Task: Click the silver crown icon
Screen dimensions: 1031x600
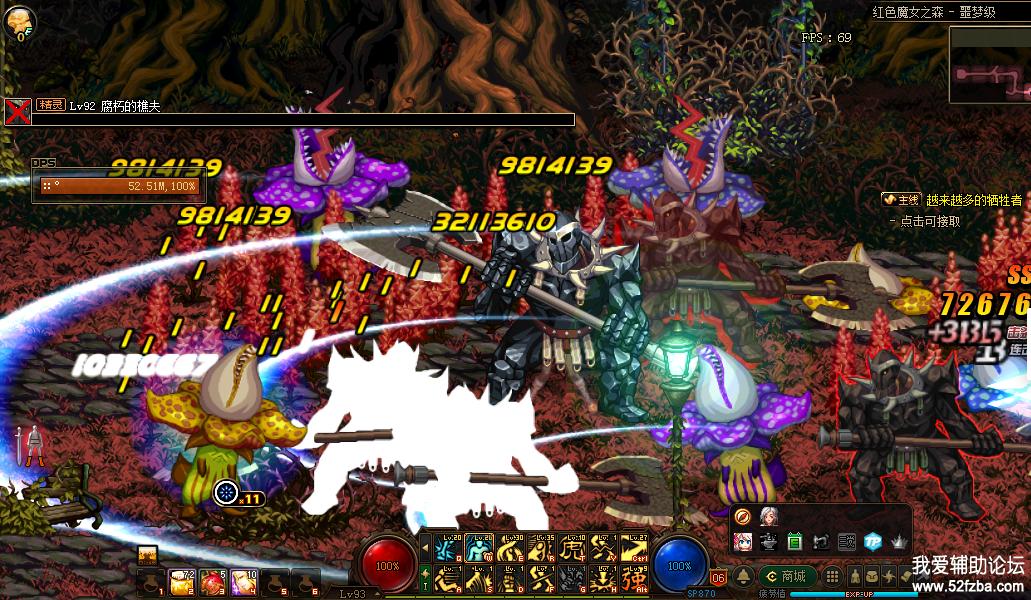Action: (898, 541)
